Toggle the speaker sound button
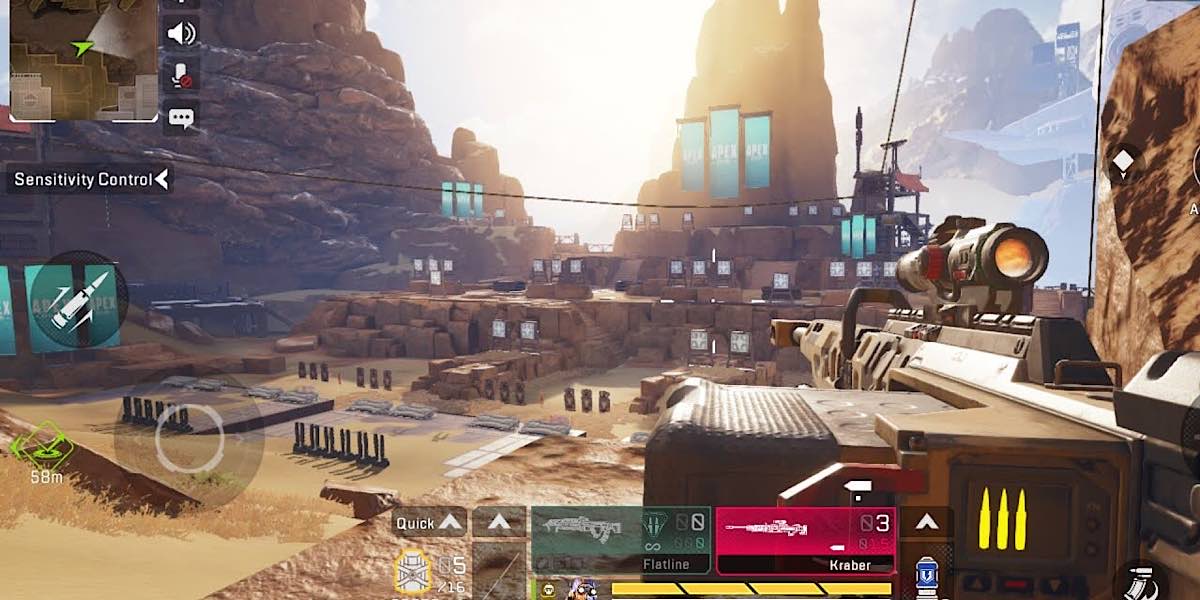This screenshot has height=600, width=1200. [181, 33]
